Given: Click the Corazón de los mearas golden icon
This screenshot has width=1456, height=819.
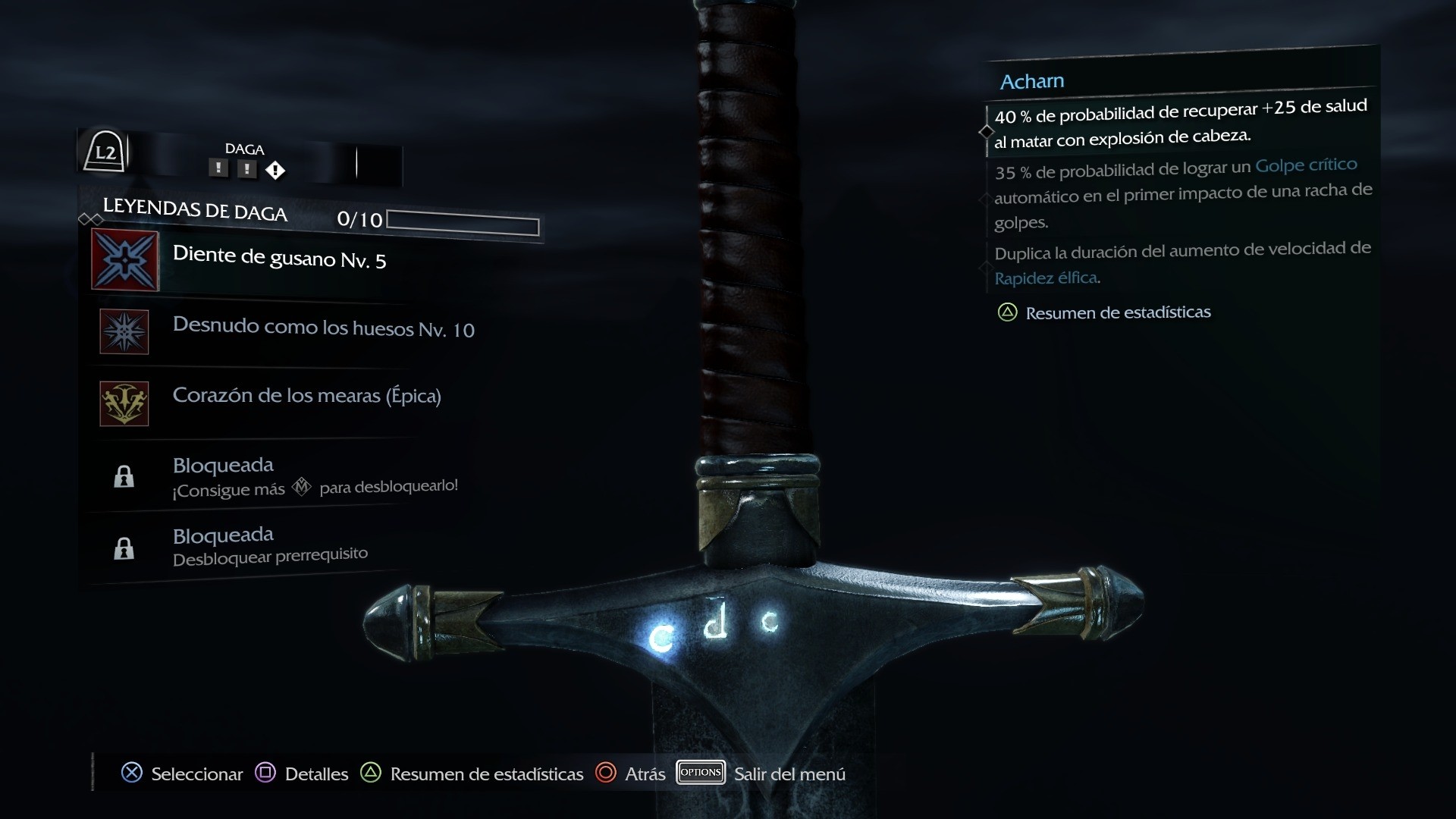Looking at the screenshot, I should coord(124,403).
